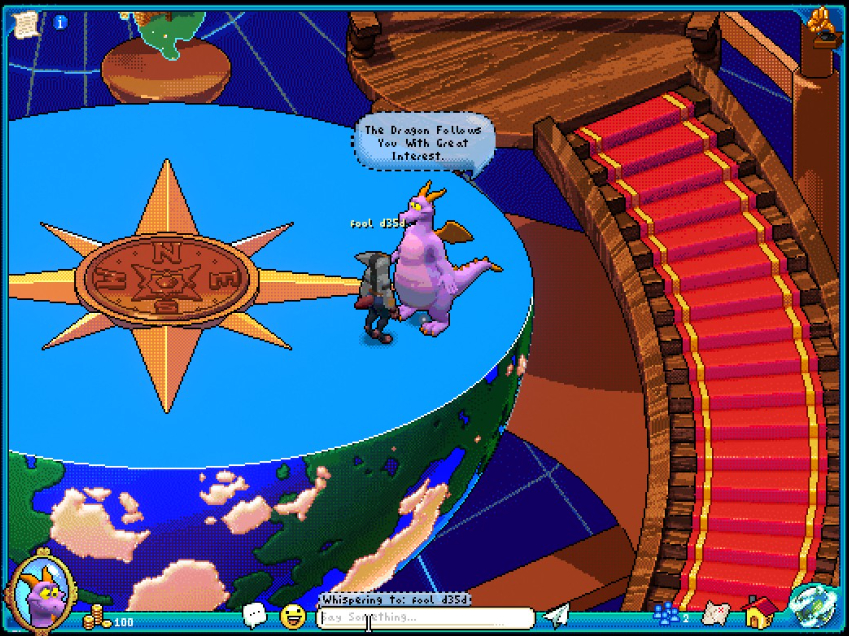Image resolution: width=849 pixels, height=636 pixels.
Task: Open the gold coins stack icon
Action: pos(97,615)
